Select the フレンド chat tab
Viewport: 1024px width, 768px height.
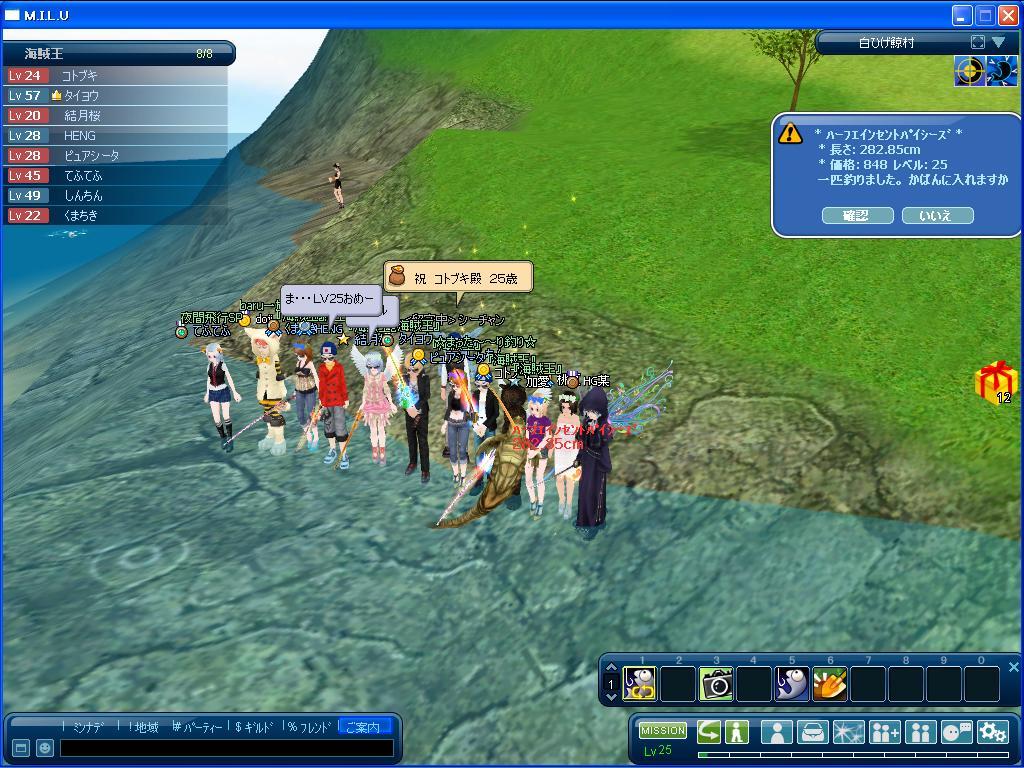(x=308, y=727)
